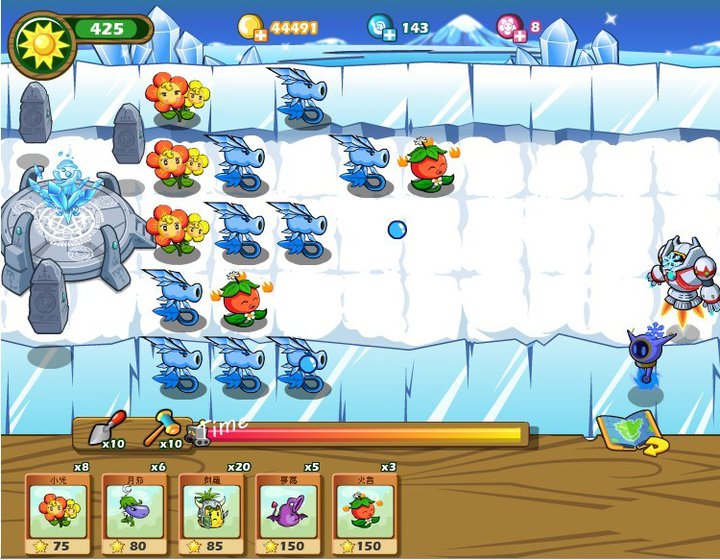
Task: Pick the yellow armored plant card costing 85
Action: (211, 512)
